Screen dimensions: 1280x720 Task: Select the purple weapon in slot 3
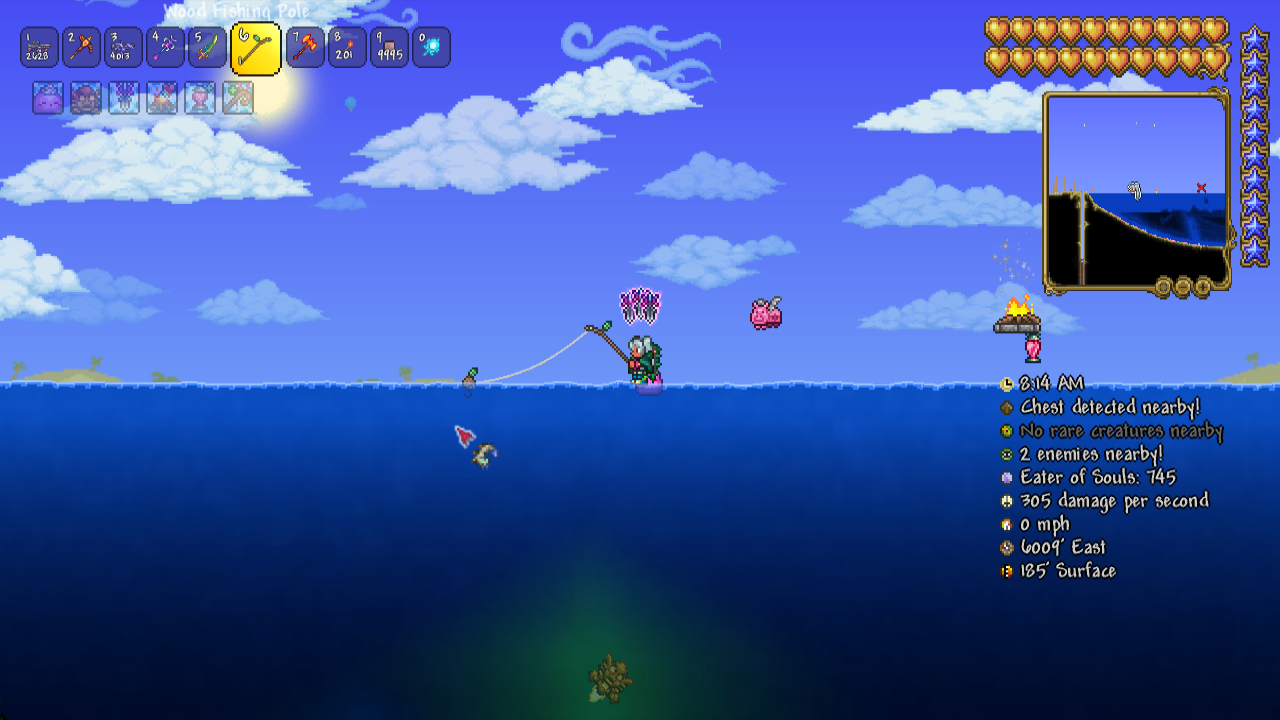(123, 48)
